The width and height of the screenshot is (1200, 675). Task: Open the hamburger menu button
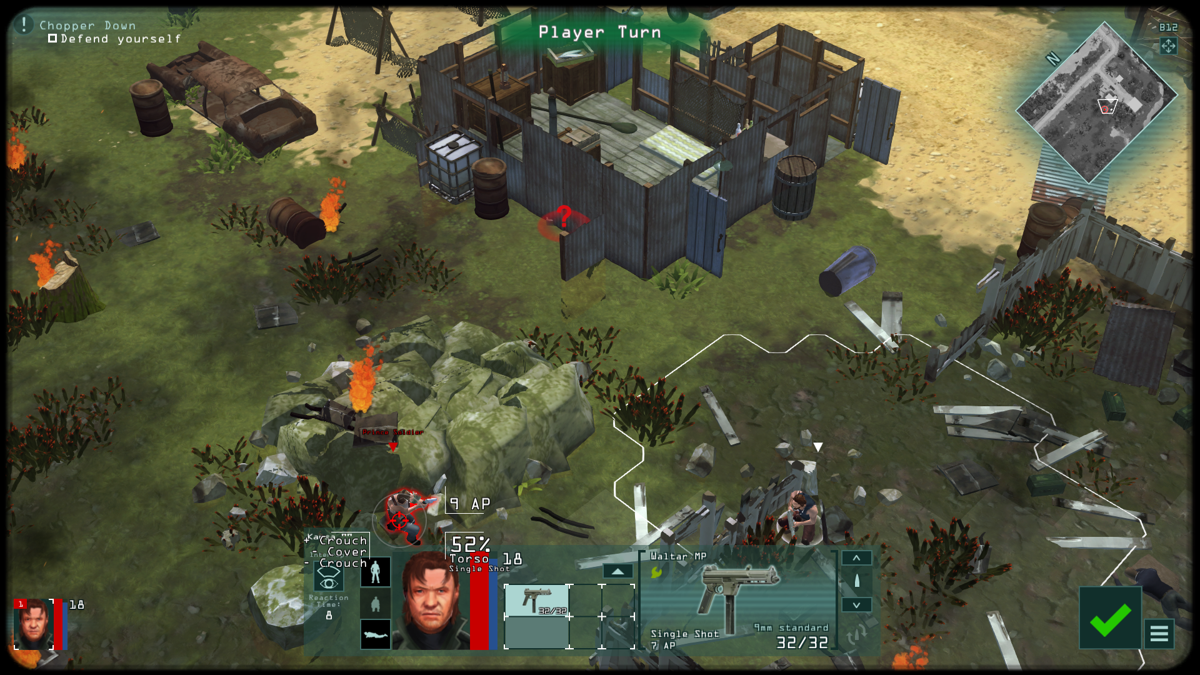tap(1159, 633)
